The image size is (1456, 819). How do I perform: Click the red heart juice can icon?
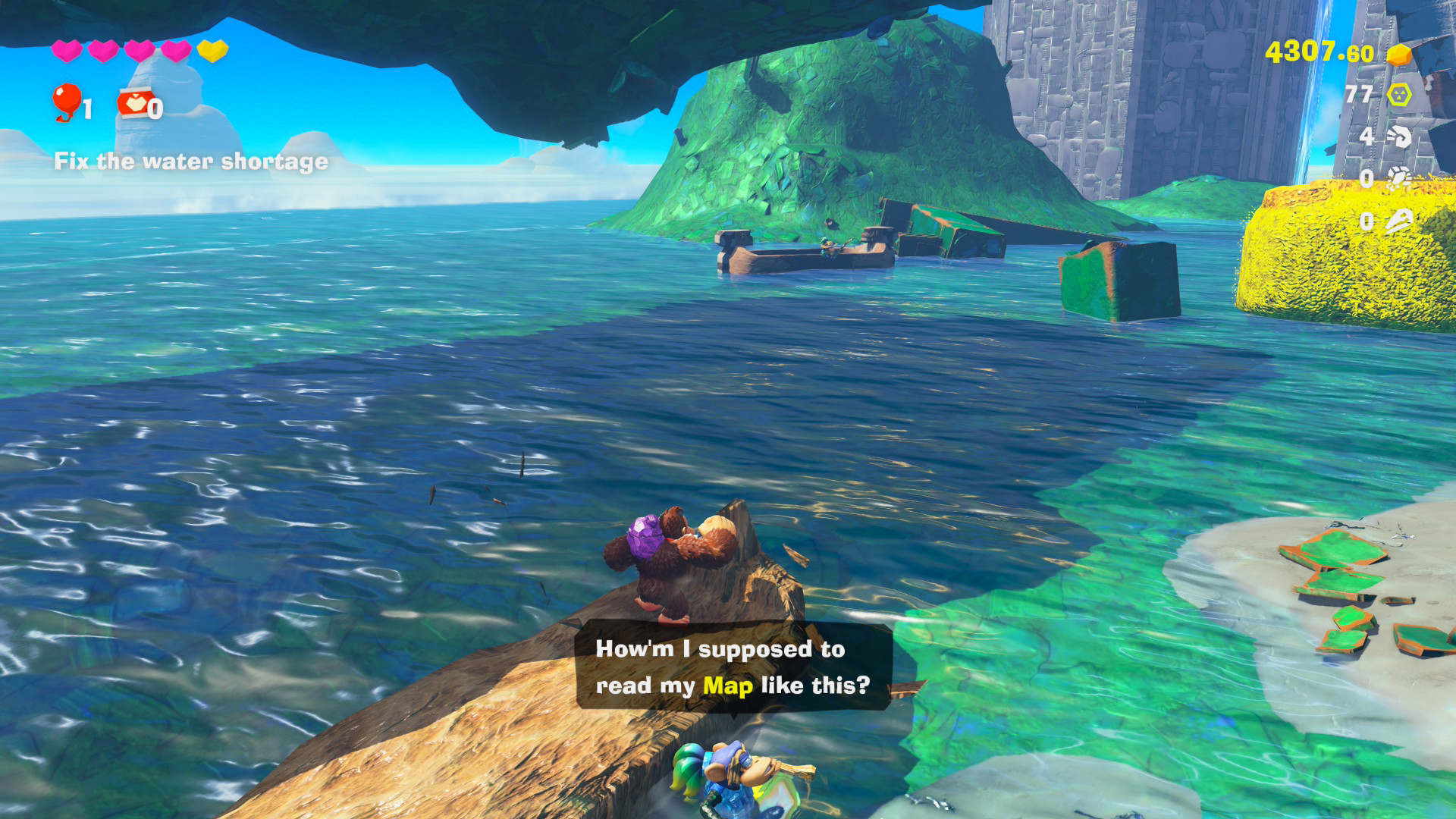pyautogui.click(x=134, y=103)
